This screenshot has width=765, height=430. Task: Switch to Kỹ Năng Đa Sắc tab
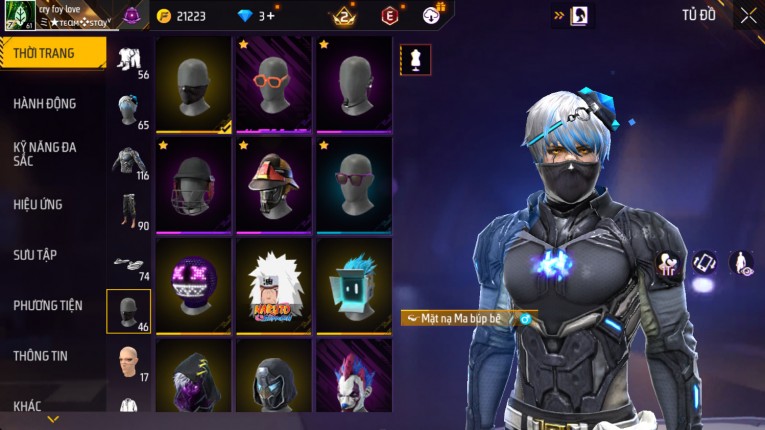pyautogui.click(x=45, y=153)
